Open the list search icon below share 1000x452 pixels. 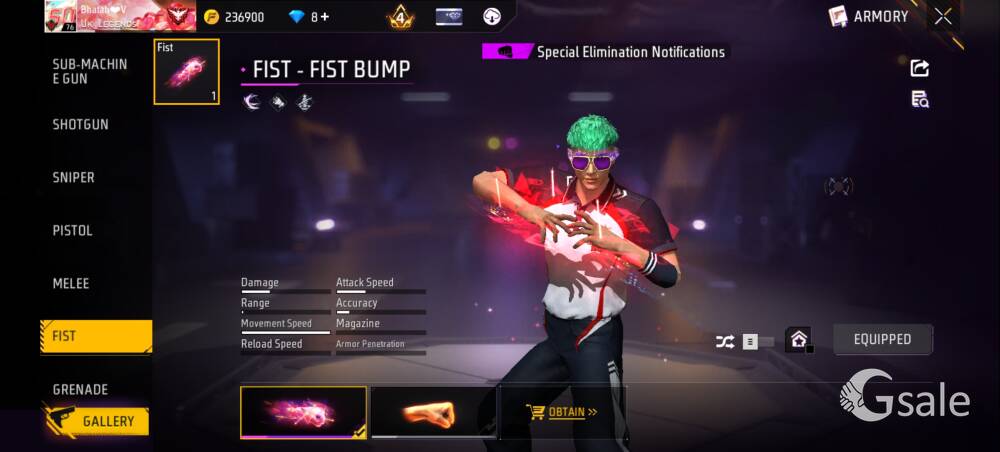click(x=919, y=98)
